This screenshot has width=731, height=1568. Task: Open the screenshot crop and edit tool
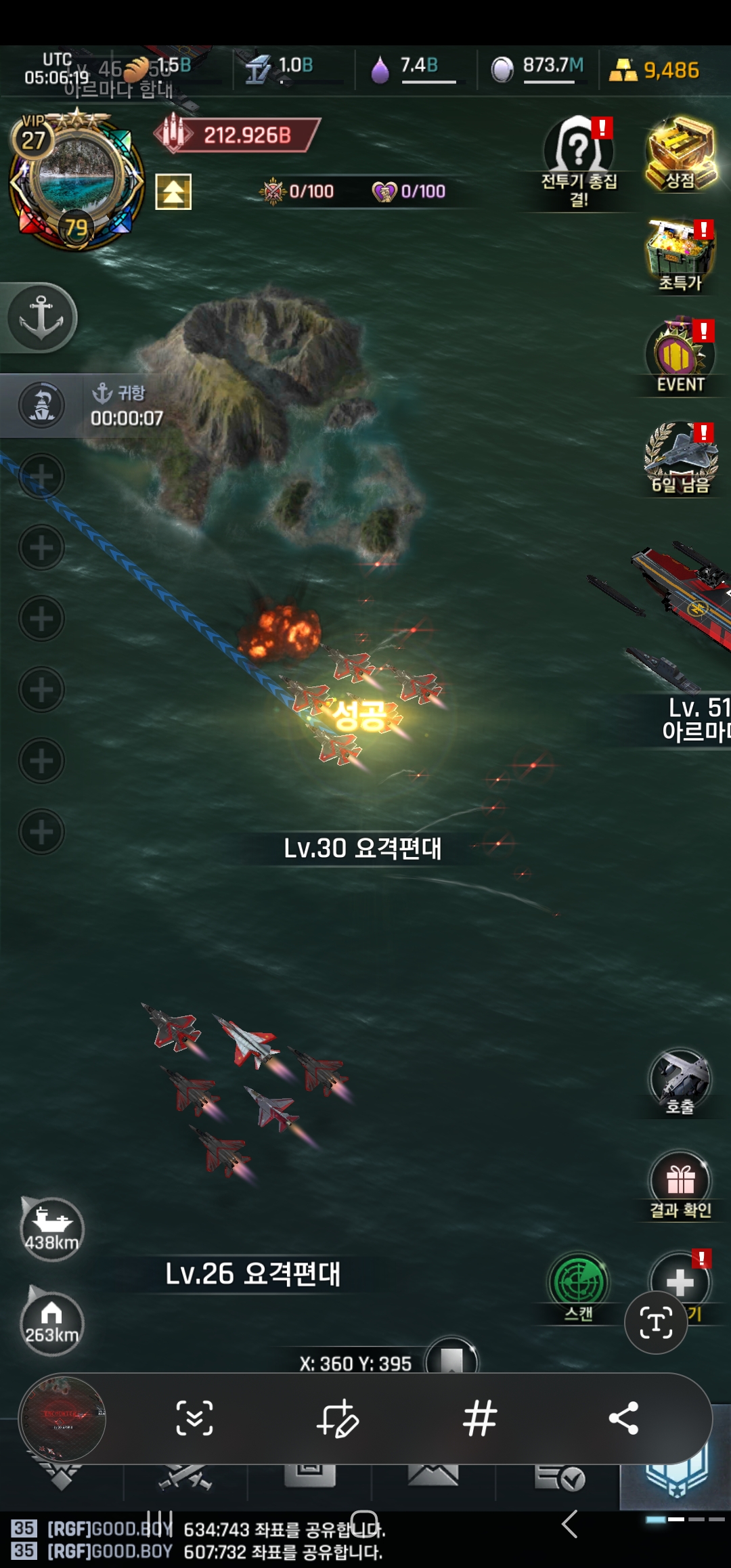coord(337,1418)
